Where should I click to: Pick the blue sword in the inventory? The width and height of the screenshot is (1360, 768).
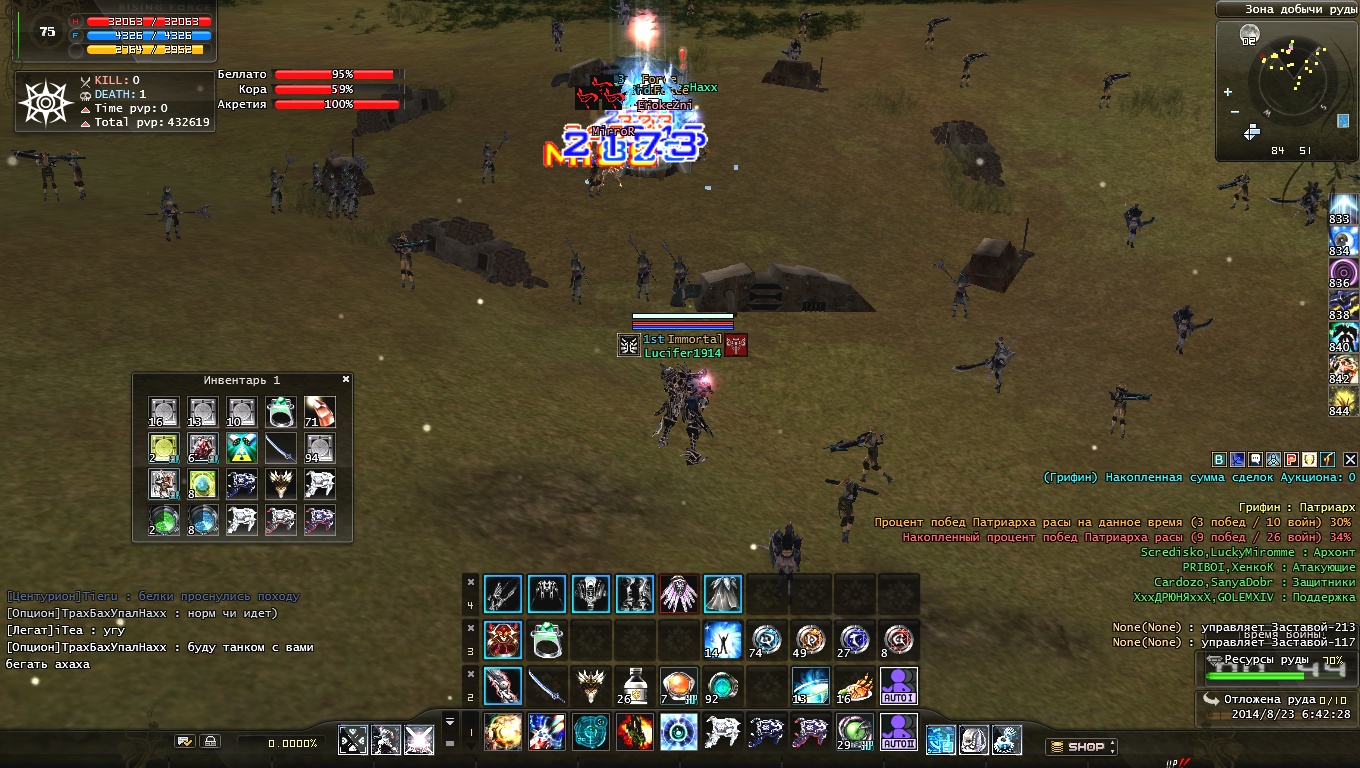(x=281, y=448)
